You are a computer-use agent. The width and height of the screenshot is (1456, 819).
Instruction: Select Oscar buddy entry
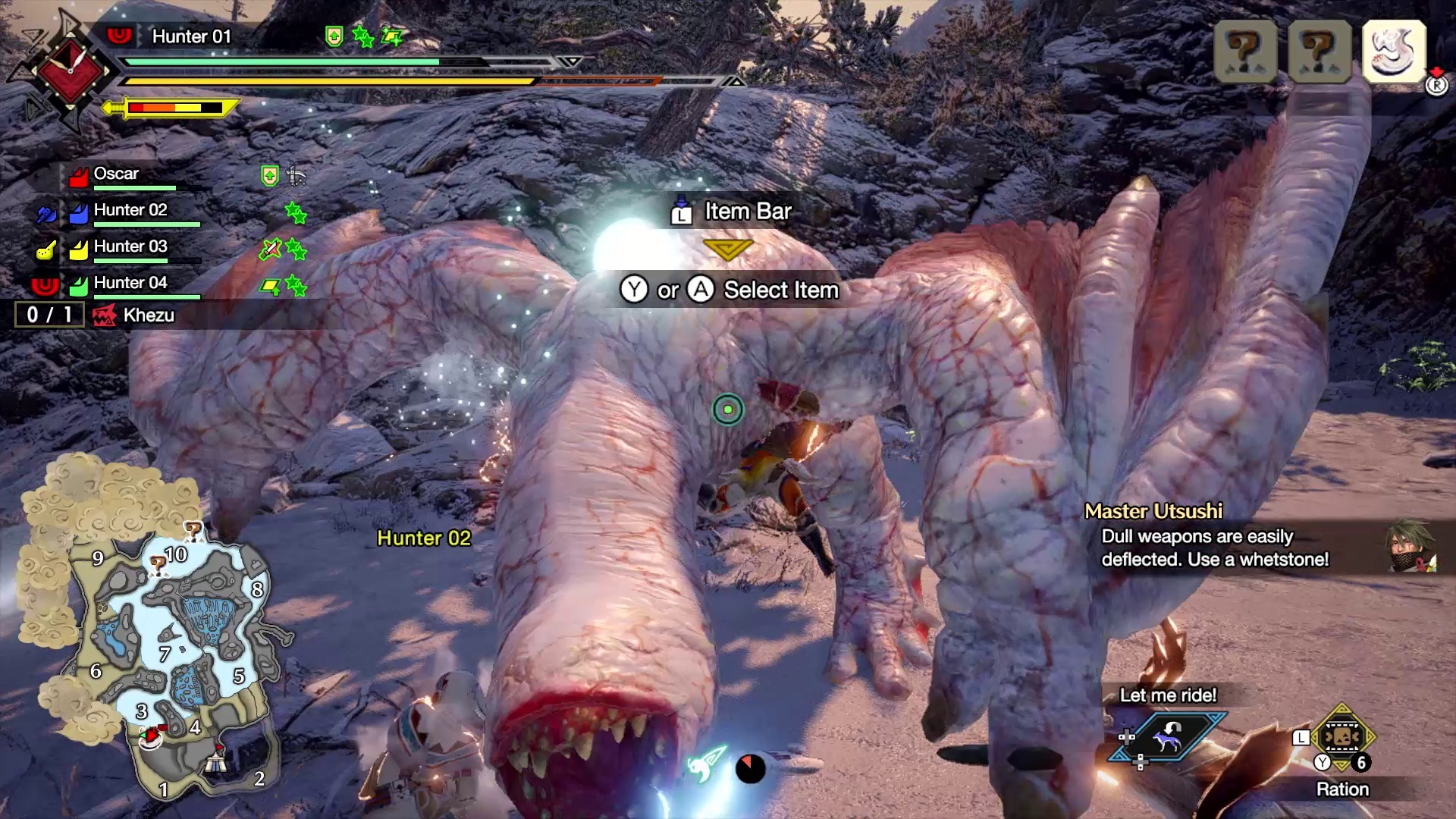click(x=116, y=174)
